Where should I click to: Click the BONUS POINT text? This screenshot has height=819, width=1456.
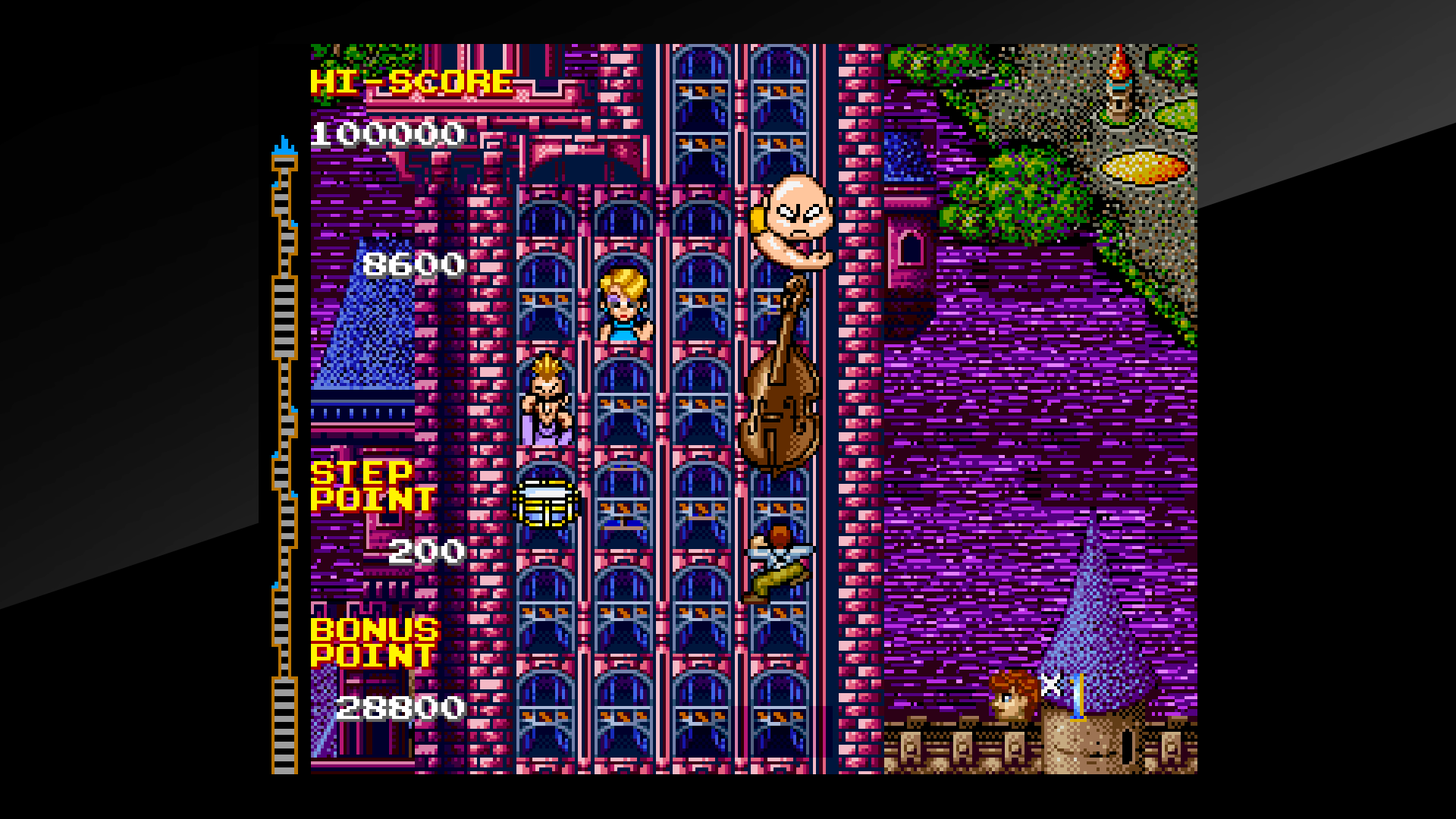(377, 641)
